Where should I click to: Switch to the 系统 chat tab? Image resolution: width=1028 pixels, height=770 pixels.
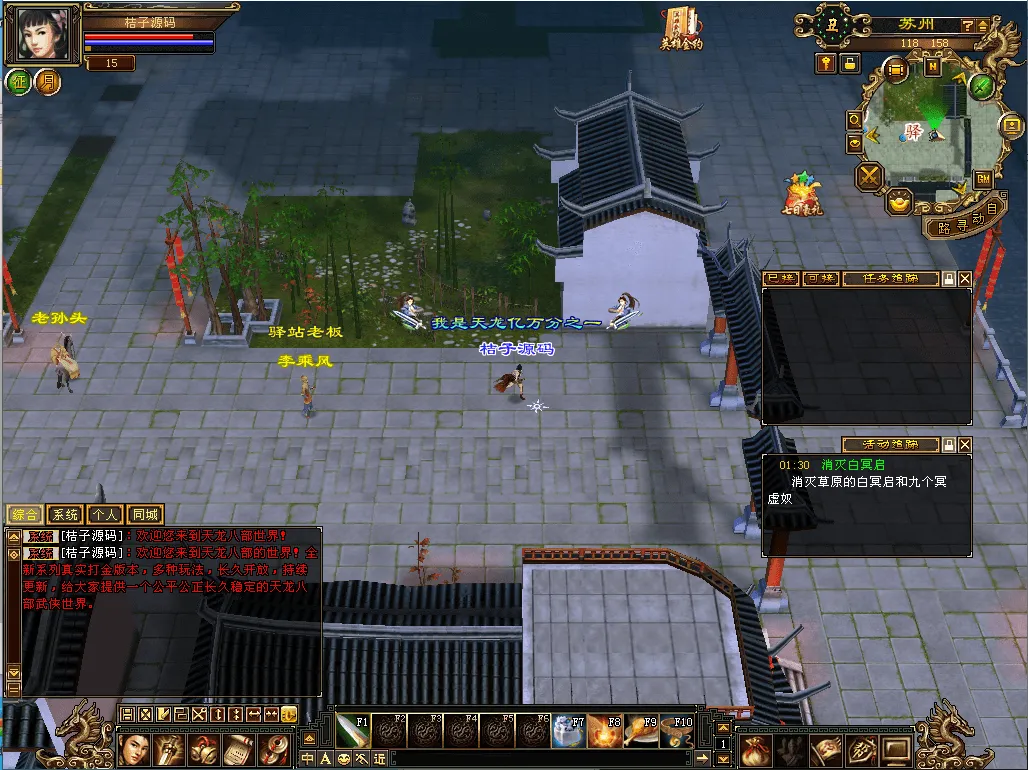(x=65, y=515)
